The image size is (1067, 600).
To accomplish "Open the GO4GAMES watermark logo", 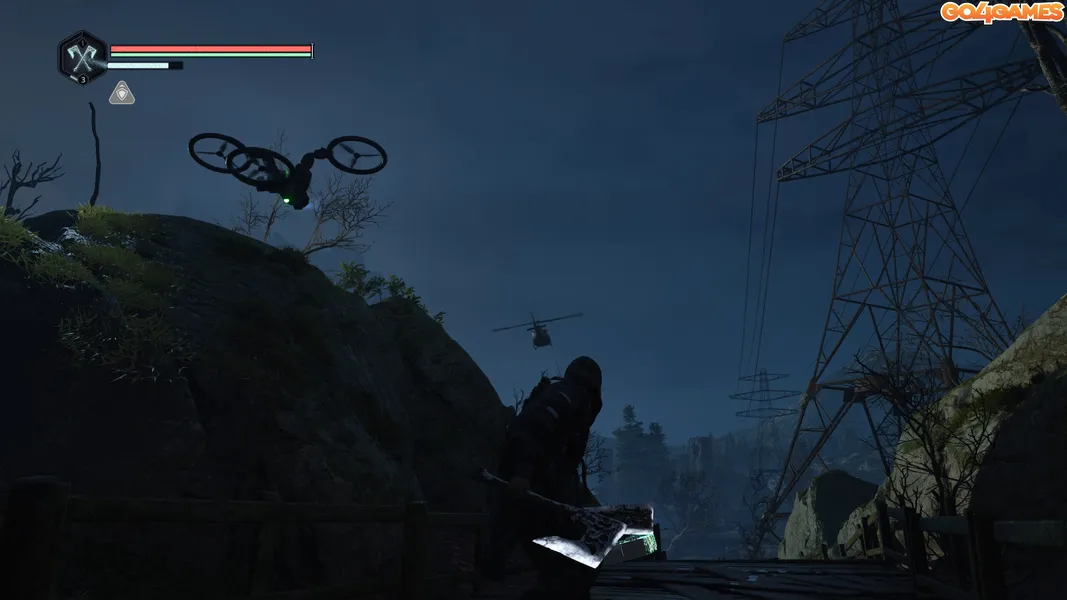I will coord(1001,12).
